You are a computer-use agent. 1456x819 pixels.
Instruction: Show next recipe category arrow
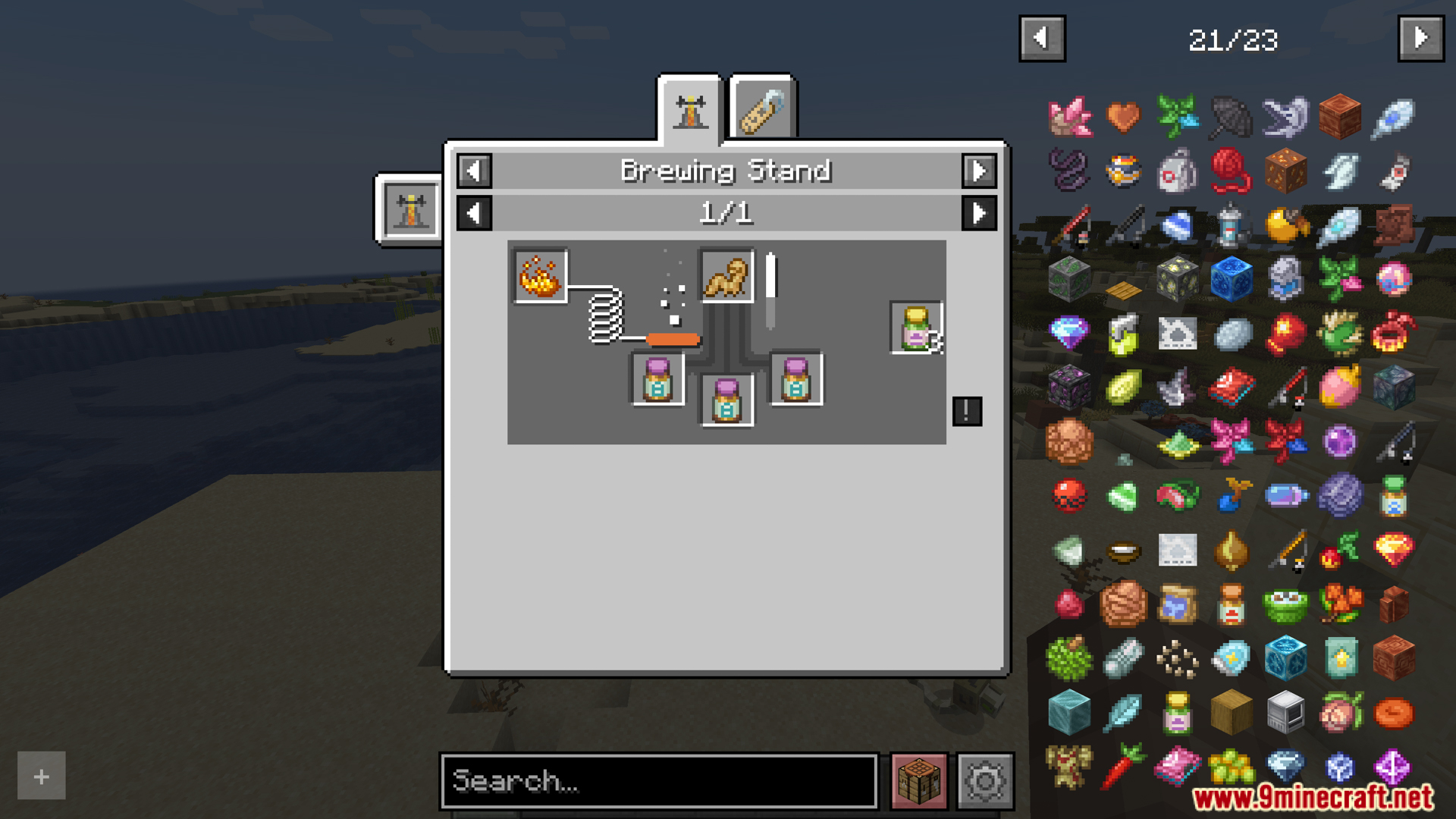(x=979, y=171)
